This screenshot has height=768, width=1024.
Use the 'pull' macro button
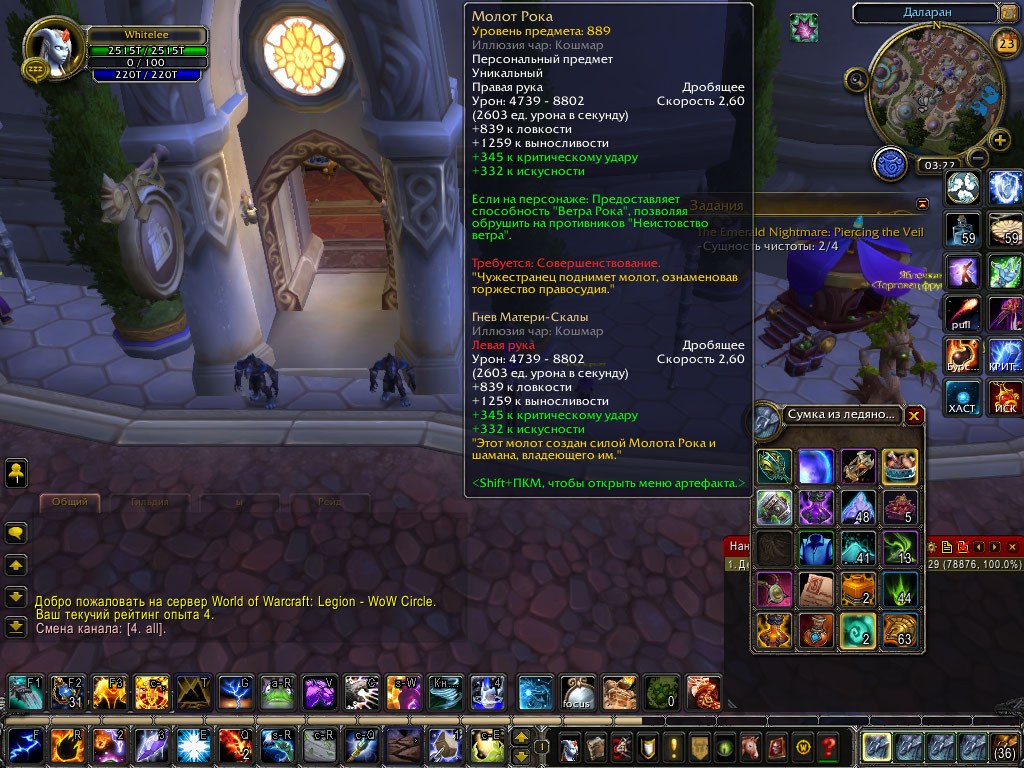click(964, 314)
